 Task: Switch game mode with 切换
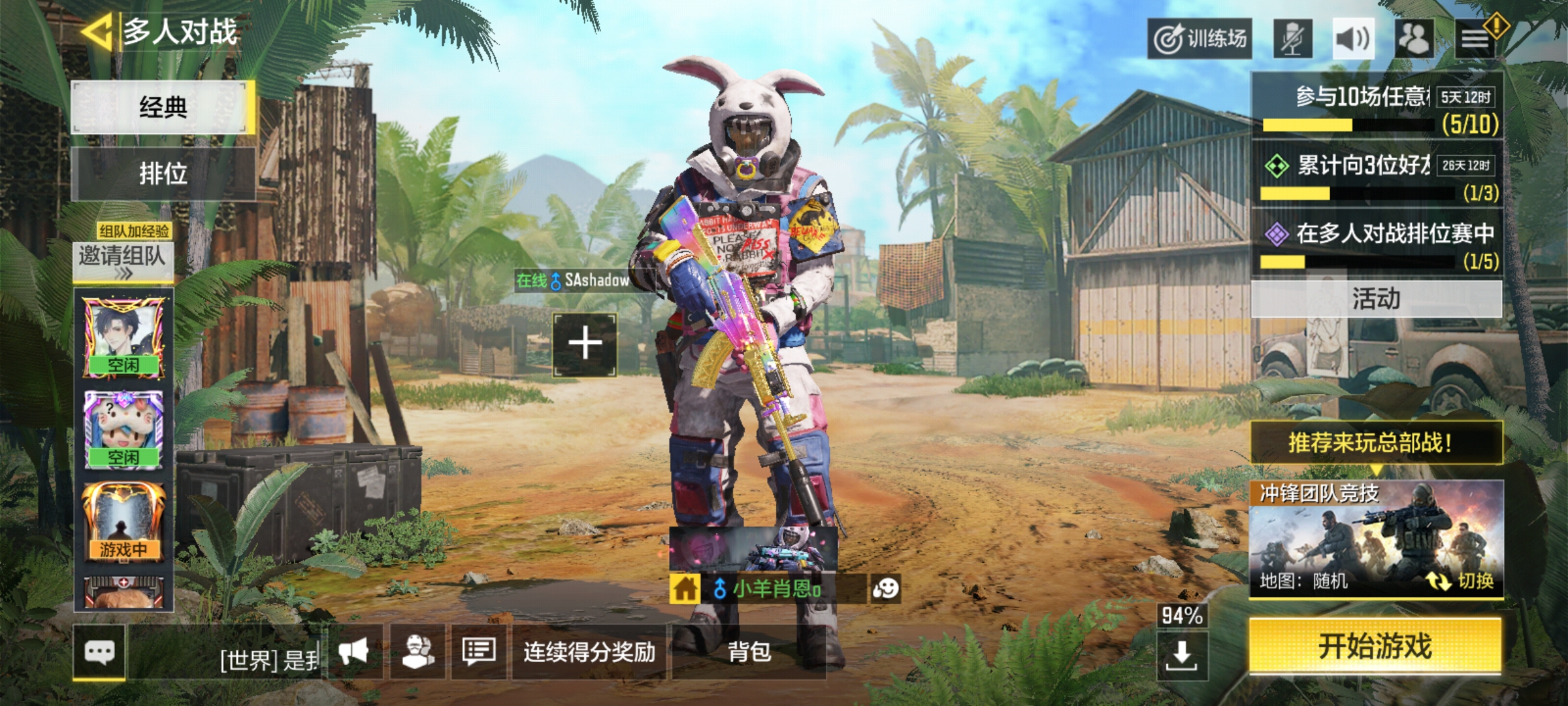1462,580
